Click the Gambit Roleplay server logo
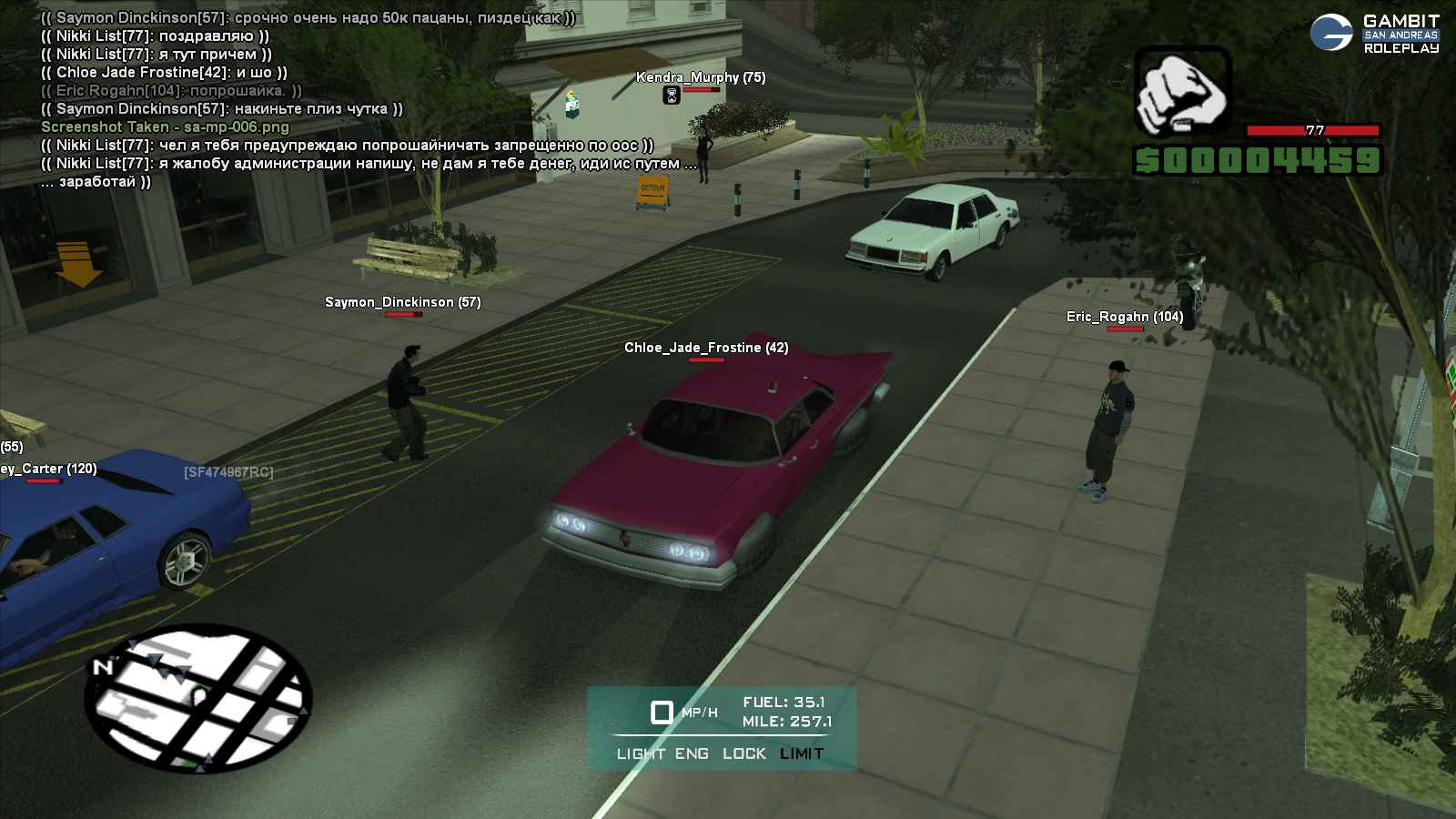 click(x=1374, y=34)
